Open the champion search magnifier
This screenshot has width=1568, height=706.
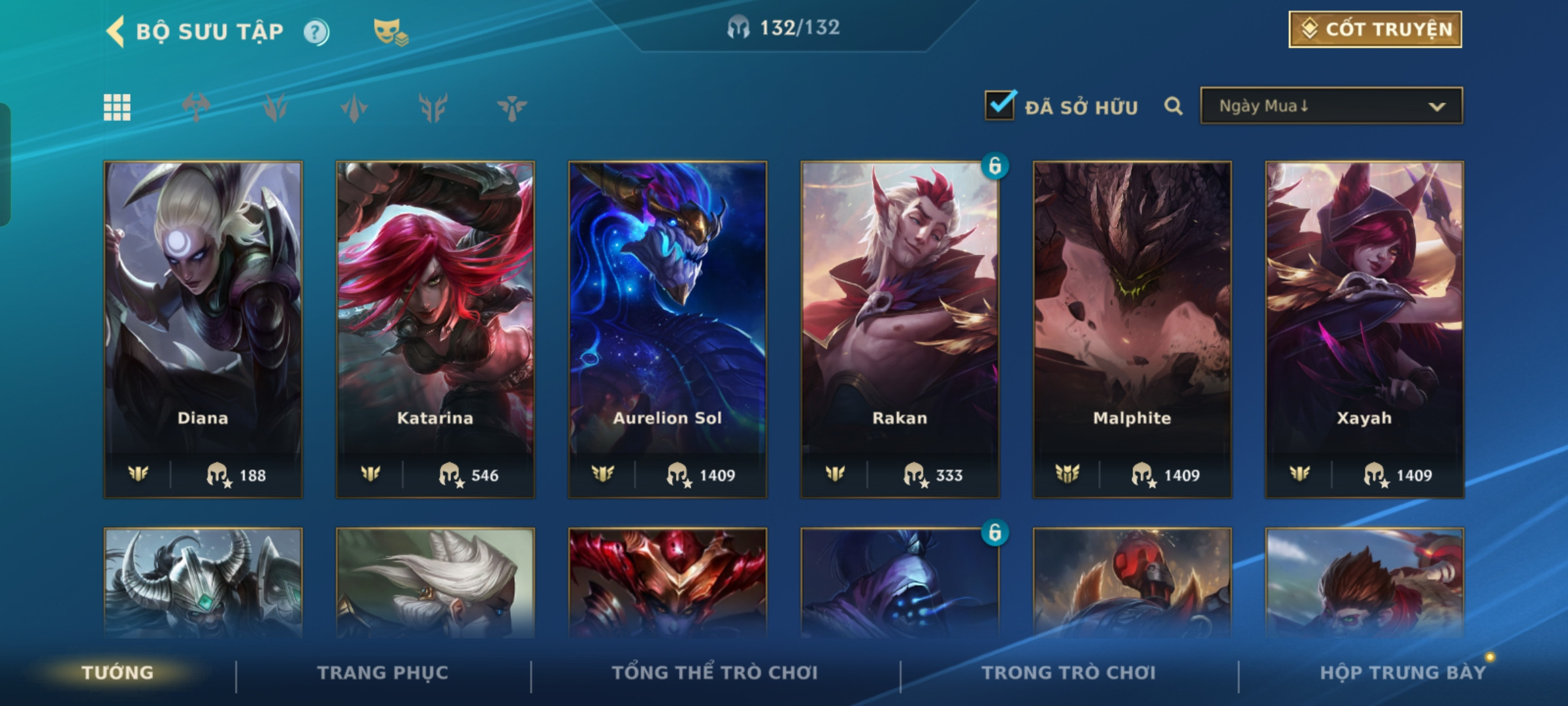click(1173, 106)
